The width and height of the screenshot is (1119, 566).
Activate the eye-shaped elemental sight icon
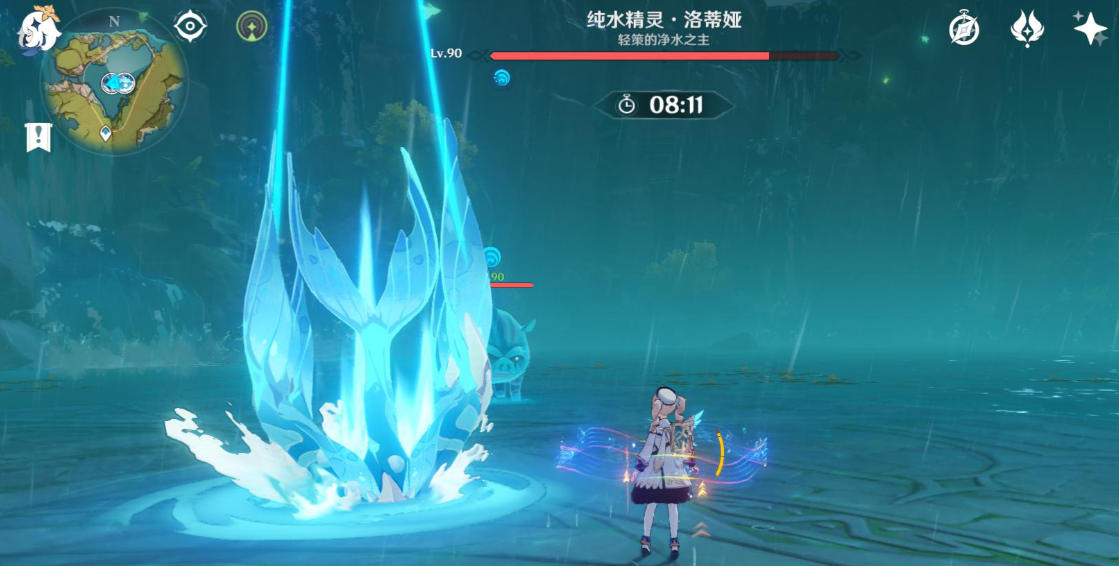pyautogui.click(x=190, y=26)
